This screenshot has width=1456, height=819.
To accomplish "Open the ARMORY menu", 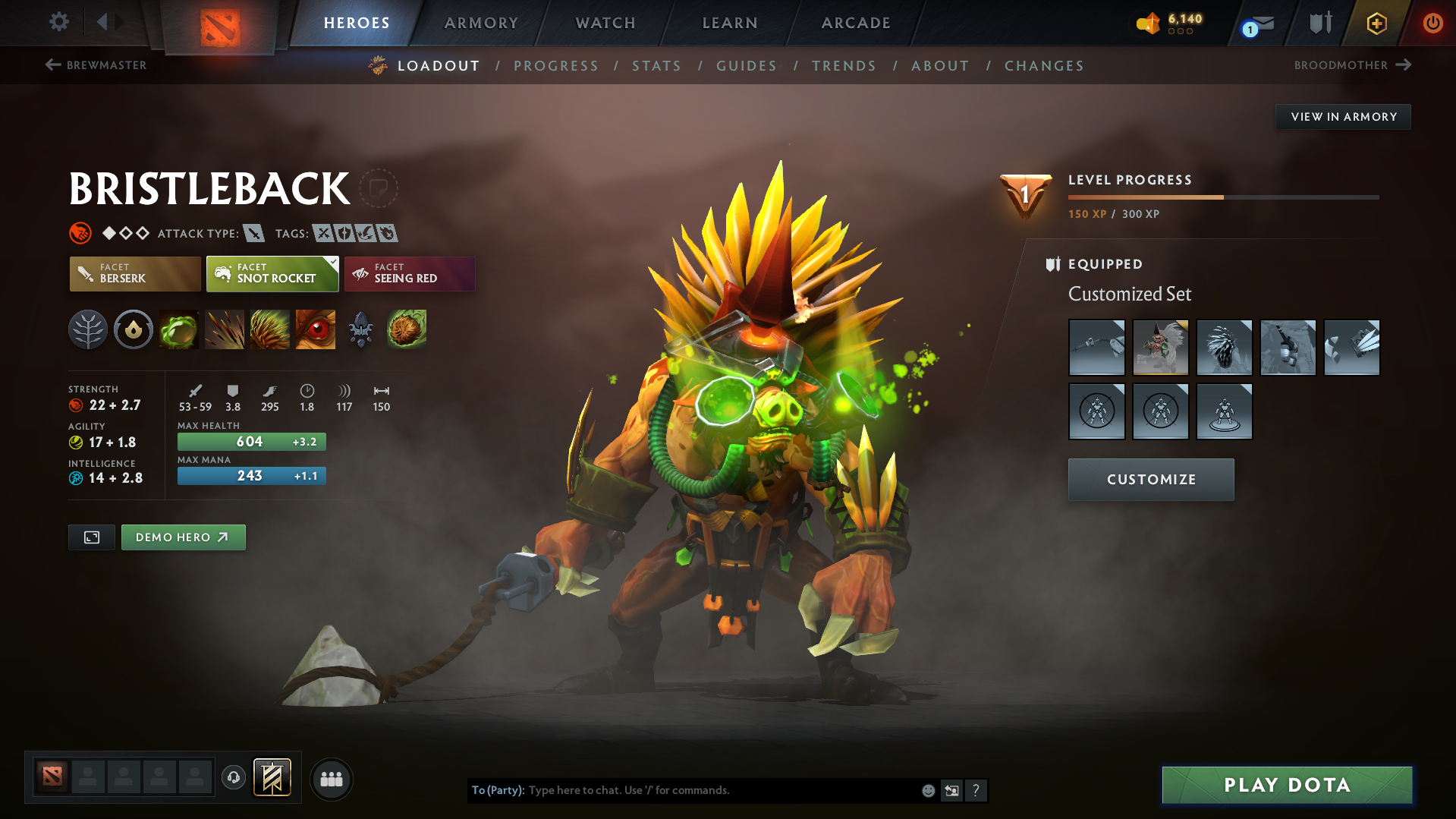I will pos(481,23).
